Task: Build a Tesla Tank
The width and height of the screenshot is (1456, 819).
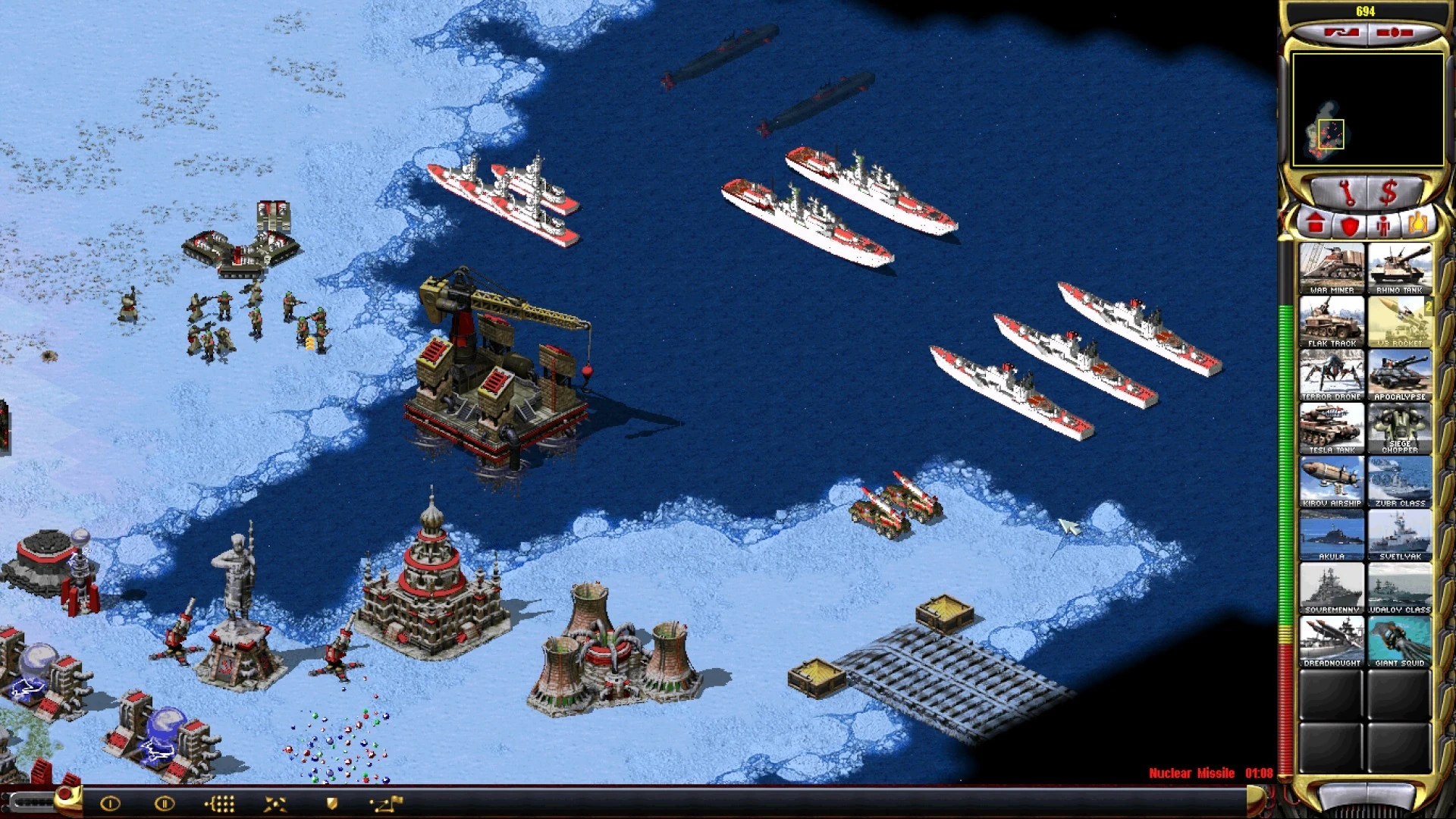Action: pyautogui.click(x=1332, y=428)
